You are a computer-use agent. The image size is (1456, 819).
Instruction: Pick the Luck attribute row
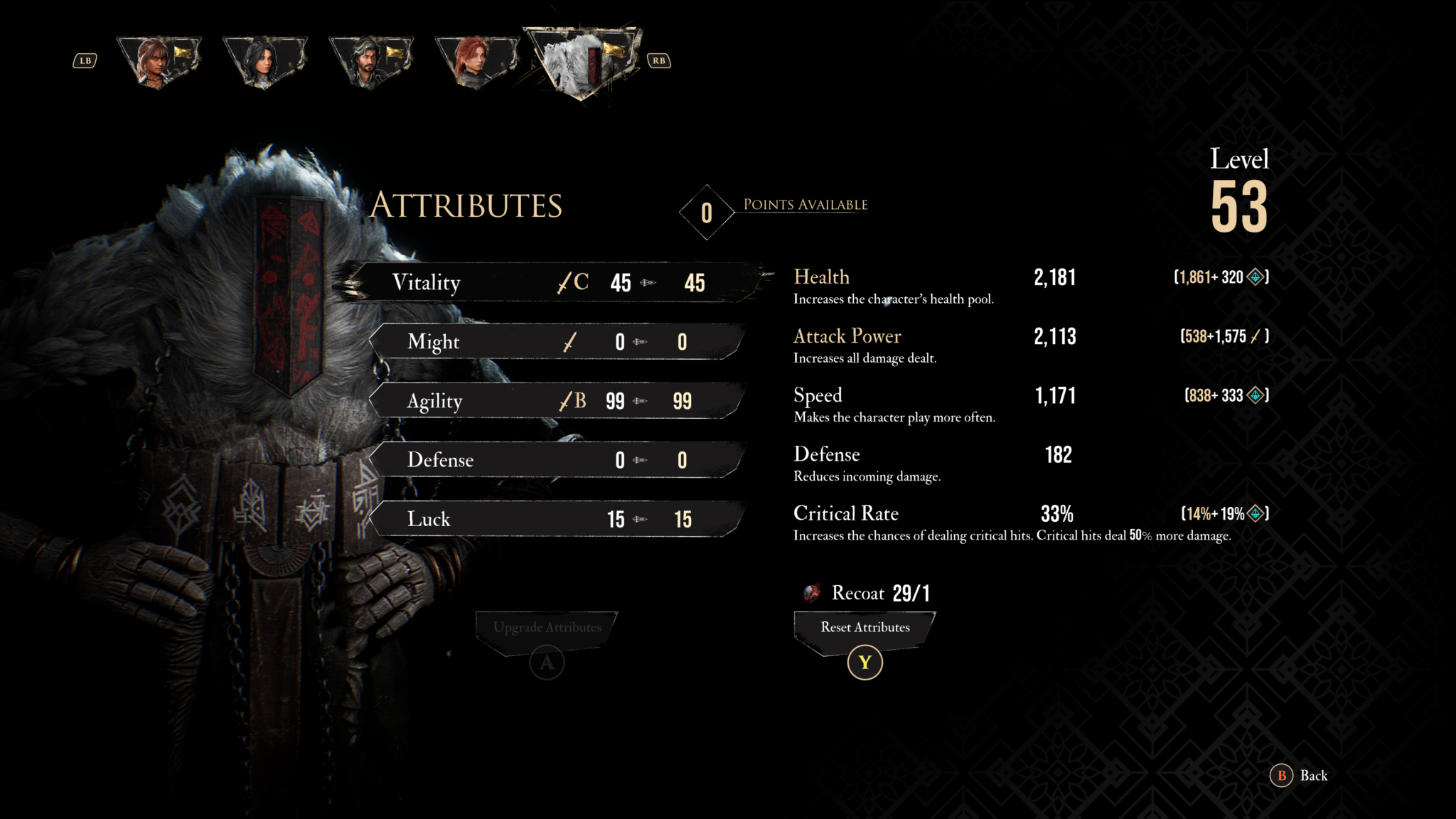click(555, 519)
